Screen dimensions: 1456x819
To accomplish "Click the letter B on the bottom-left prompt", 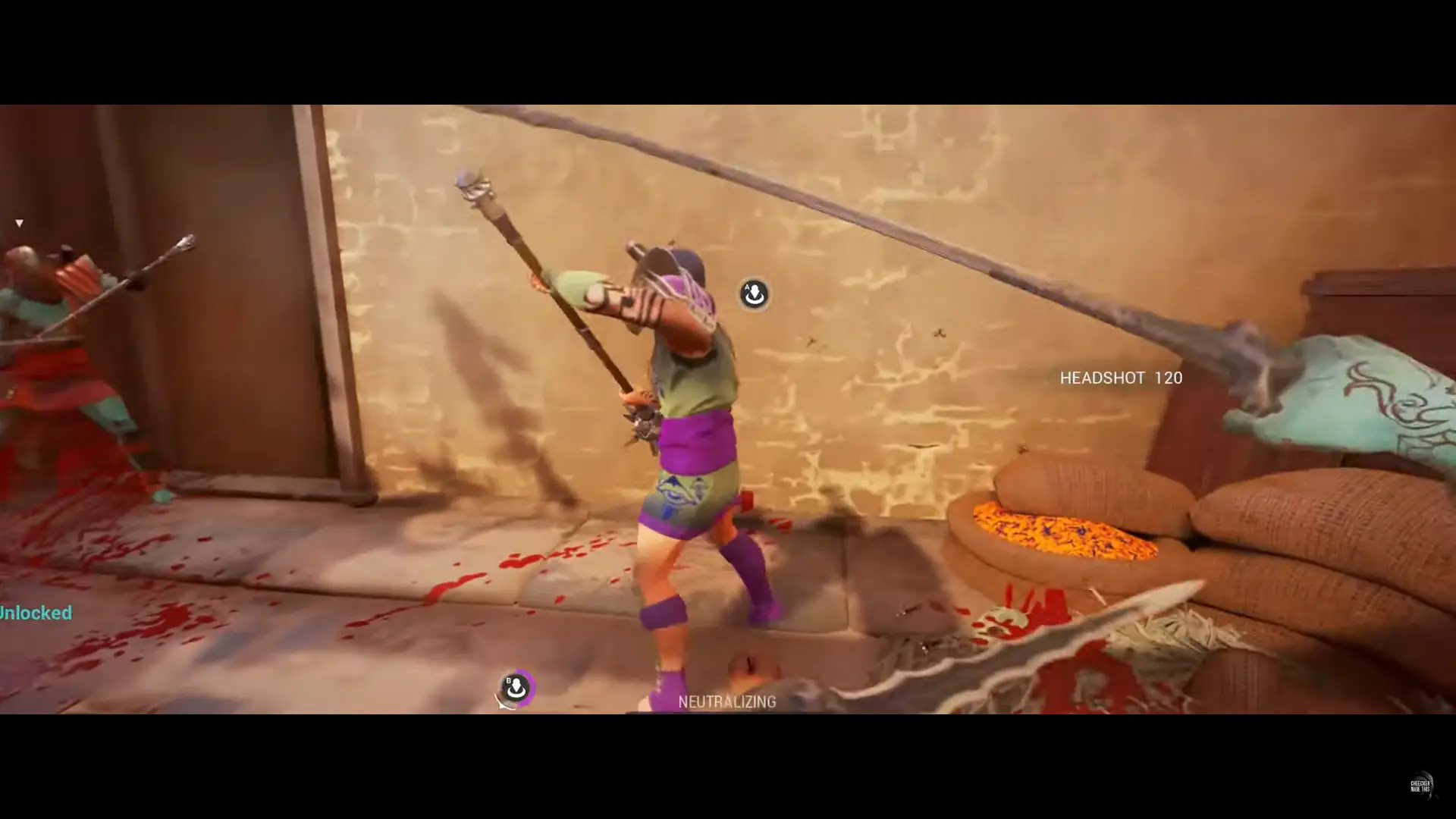I will tap(508, 681).
